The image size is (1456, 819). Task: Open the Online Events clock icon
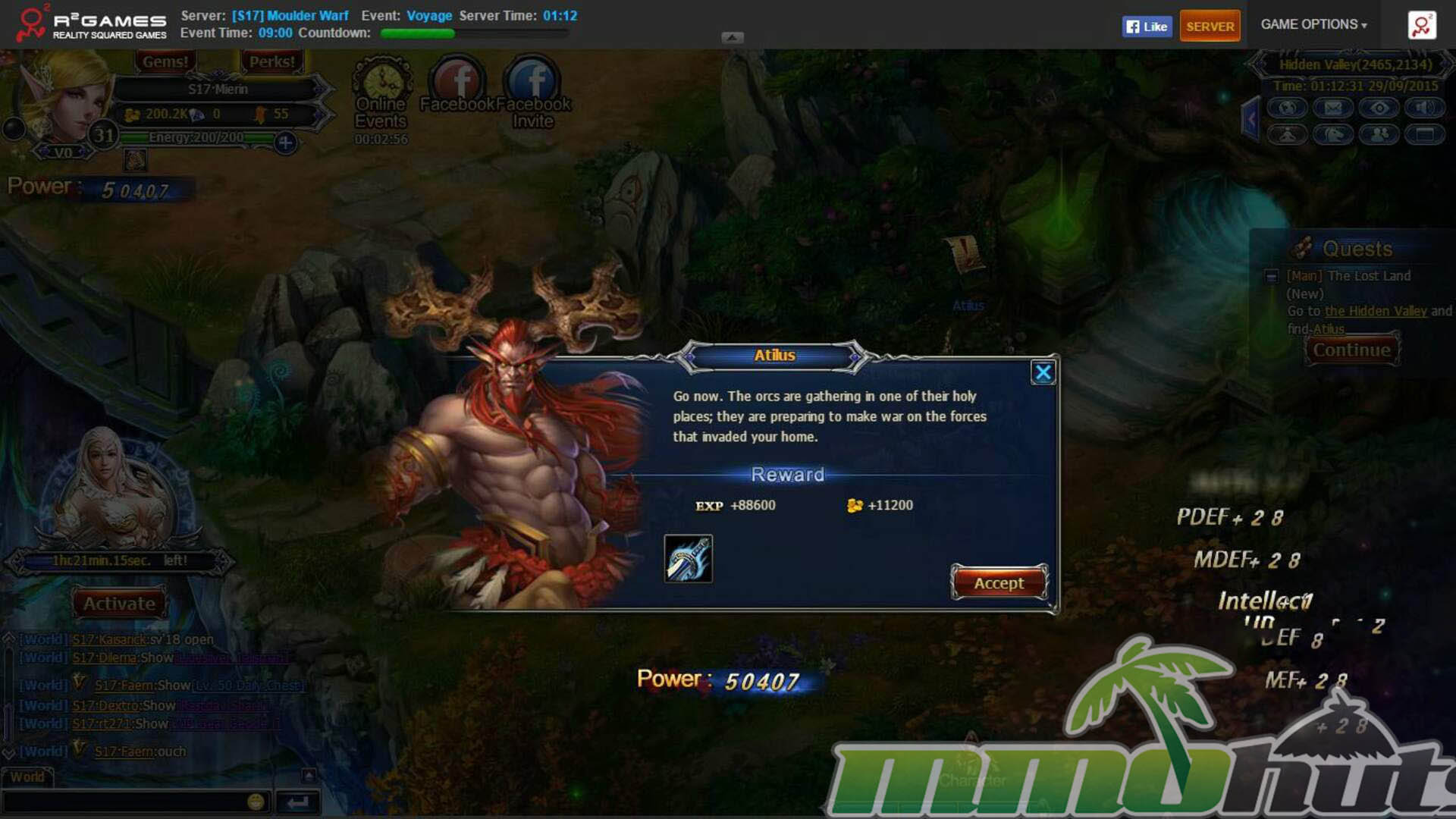click(x=382, y=82)
